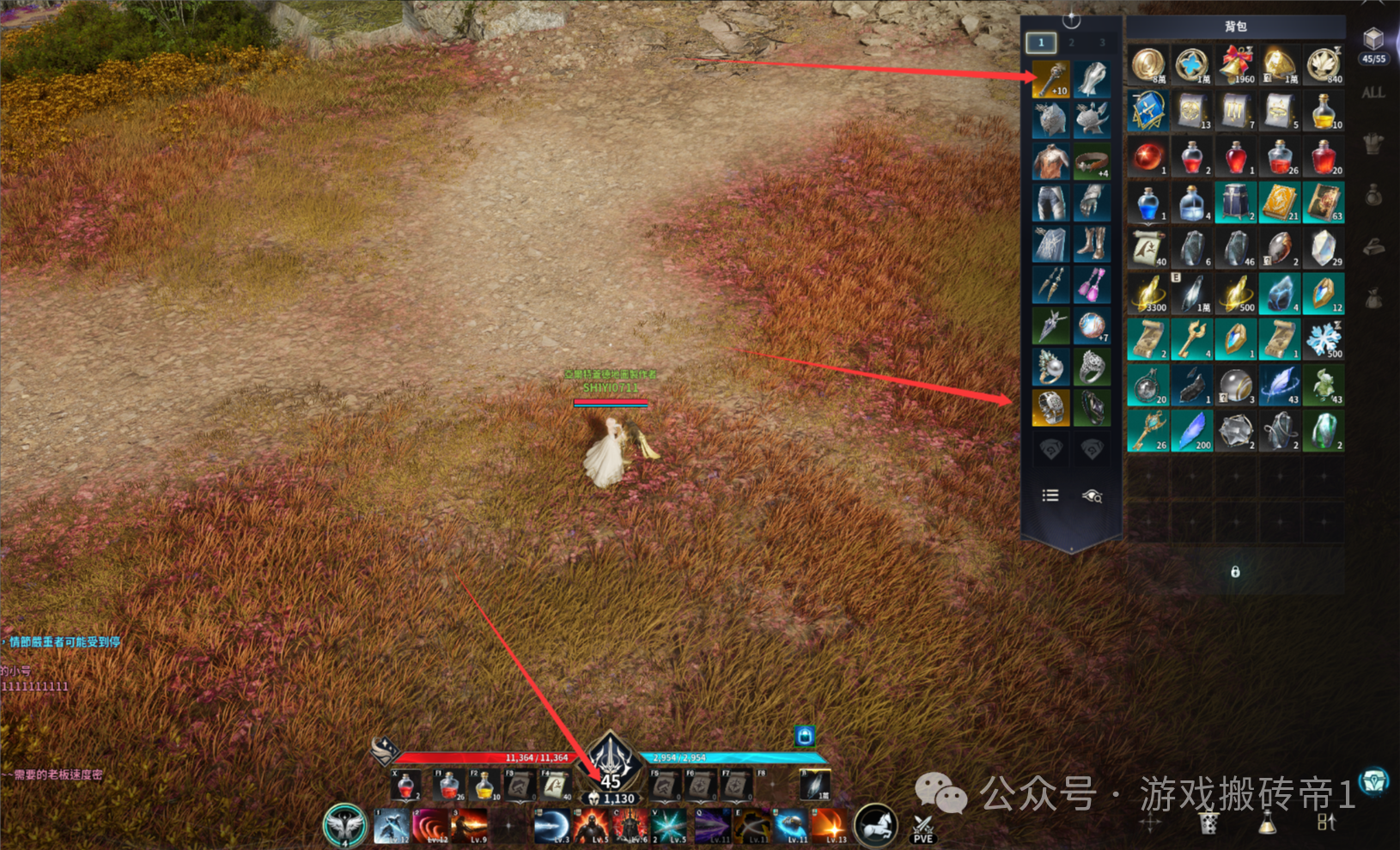Activate the winged wings ability icon
1400x850 pixels.
[344, 825]
